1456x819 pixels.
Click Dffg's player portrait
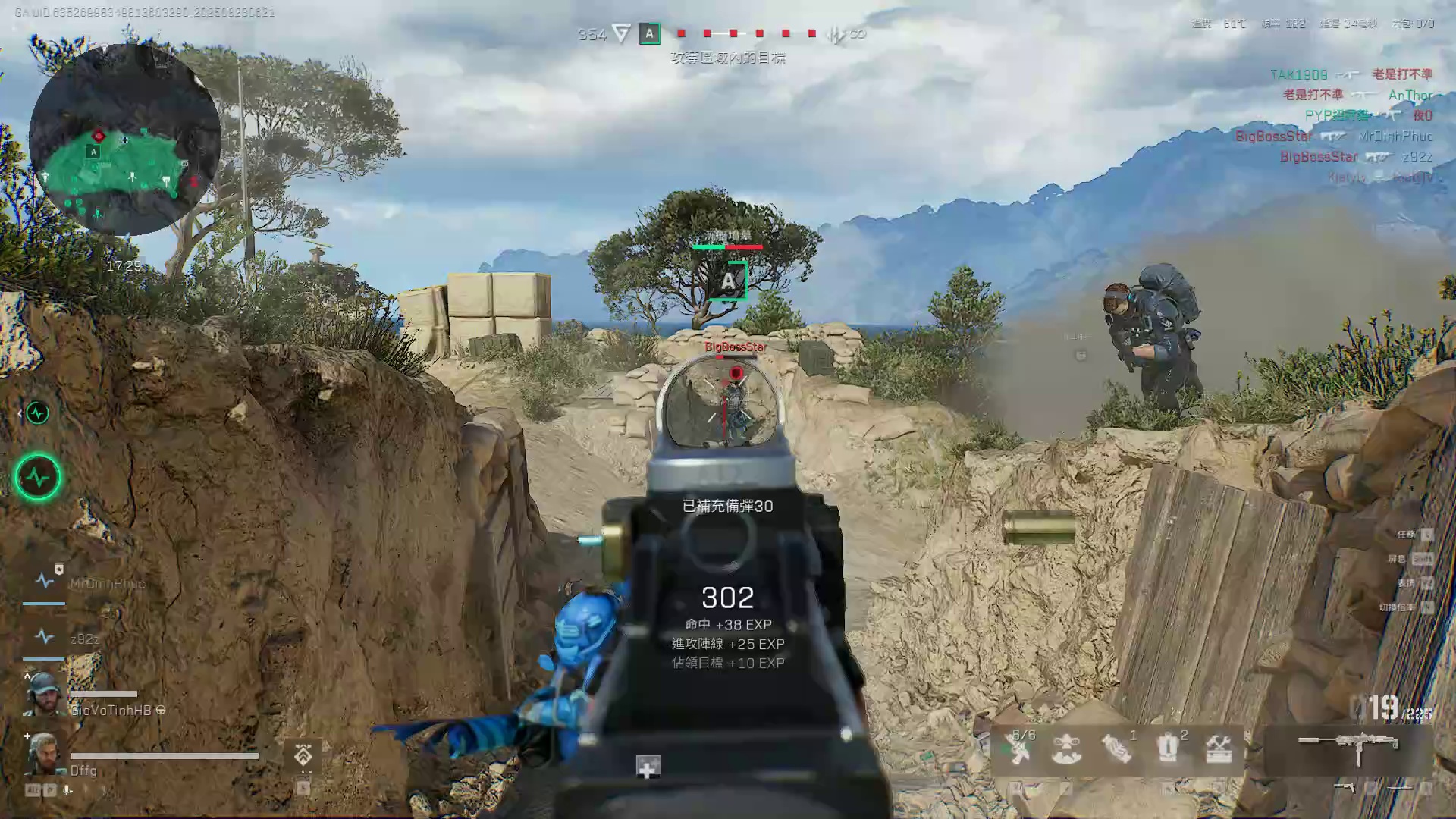click(x=43, y=752)
